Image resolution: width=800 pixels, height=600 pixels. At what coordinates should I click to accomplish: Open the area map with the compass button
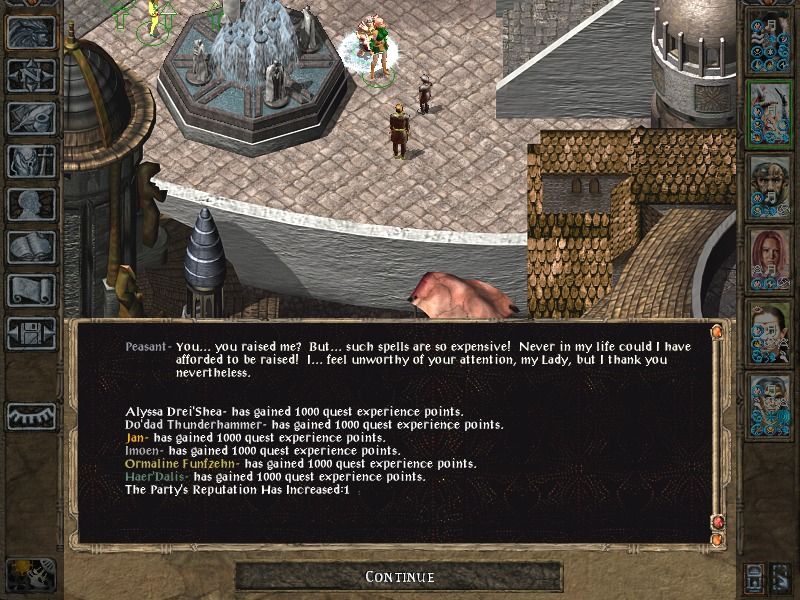click(31, 74)
